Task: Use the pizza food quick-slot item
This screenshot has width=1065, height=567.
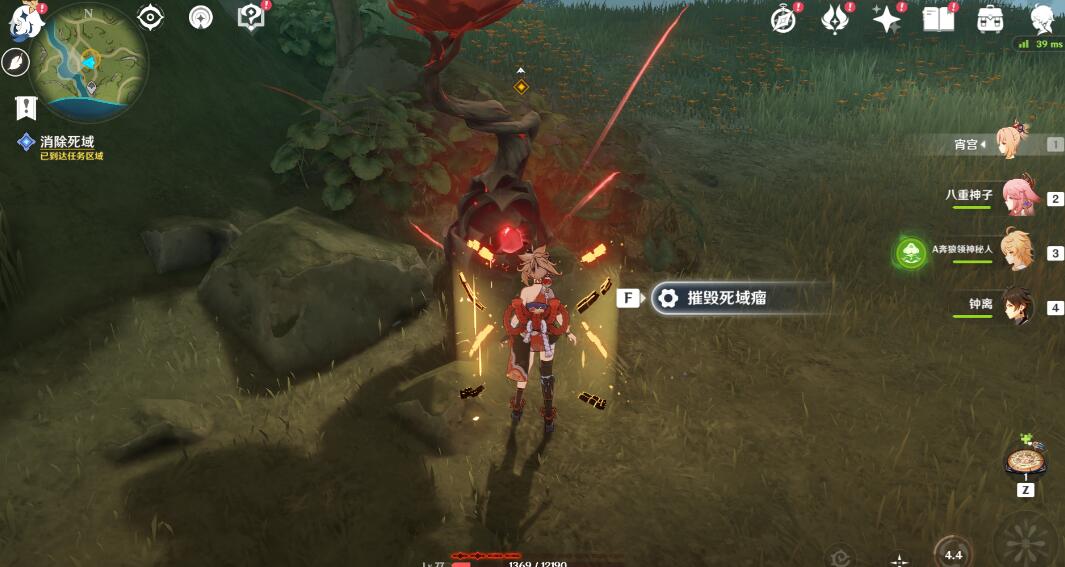Action: pos(1025,461)
